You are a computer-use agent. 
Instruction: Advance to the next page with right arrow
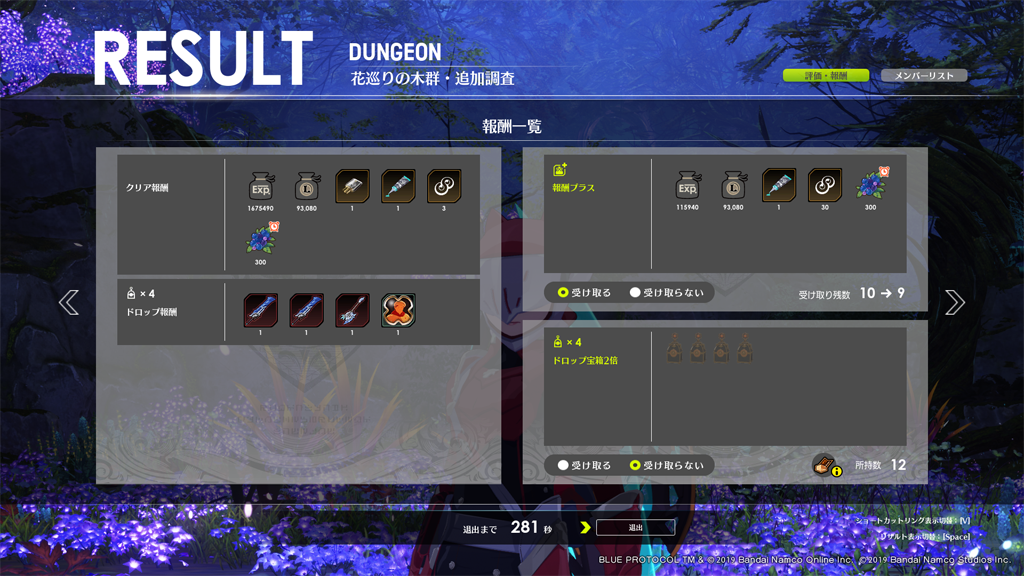point(954,302)
